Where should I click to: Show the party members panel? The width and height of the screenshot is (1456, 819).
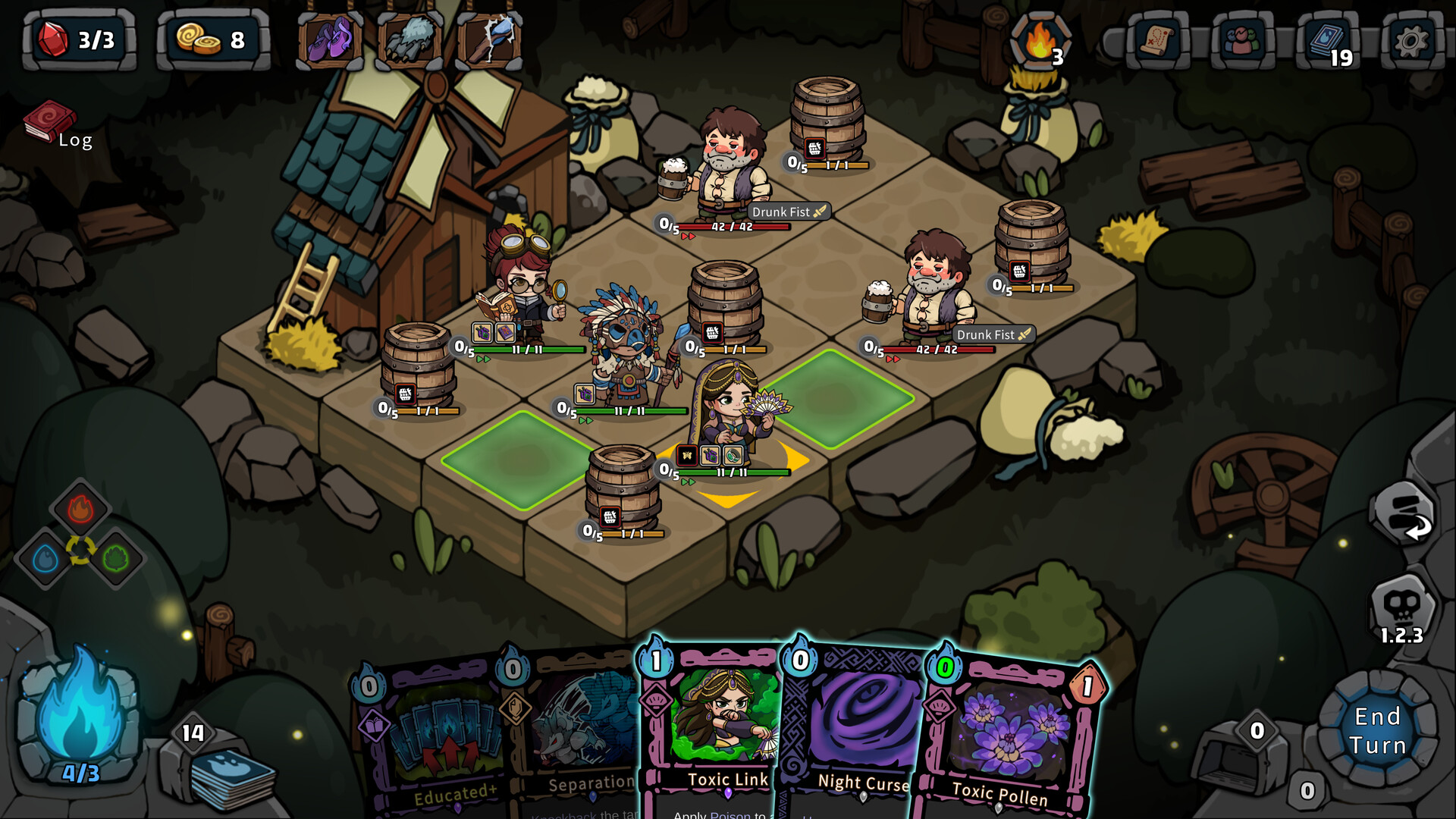(1241, 41)
